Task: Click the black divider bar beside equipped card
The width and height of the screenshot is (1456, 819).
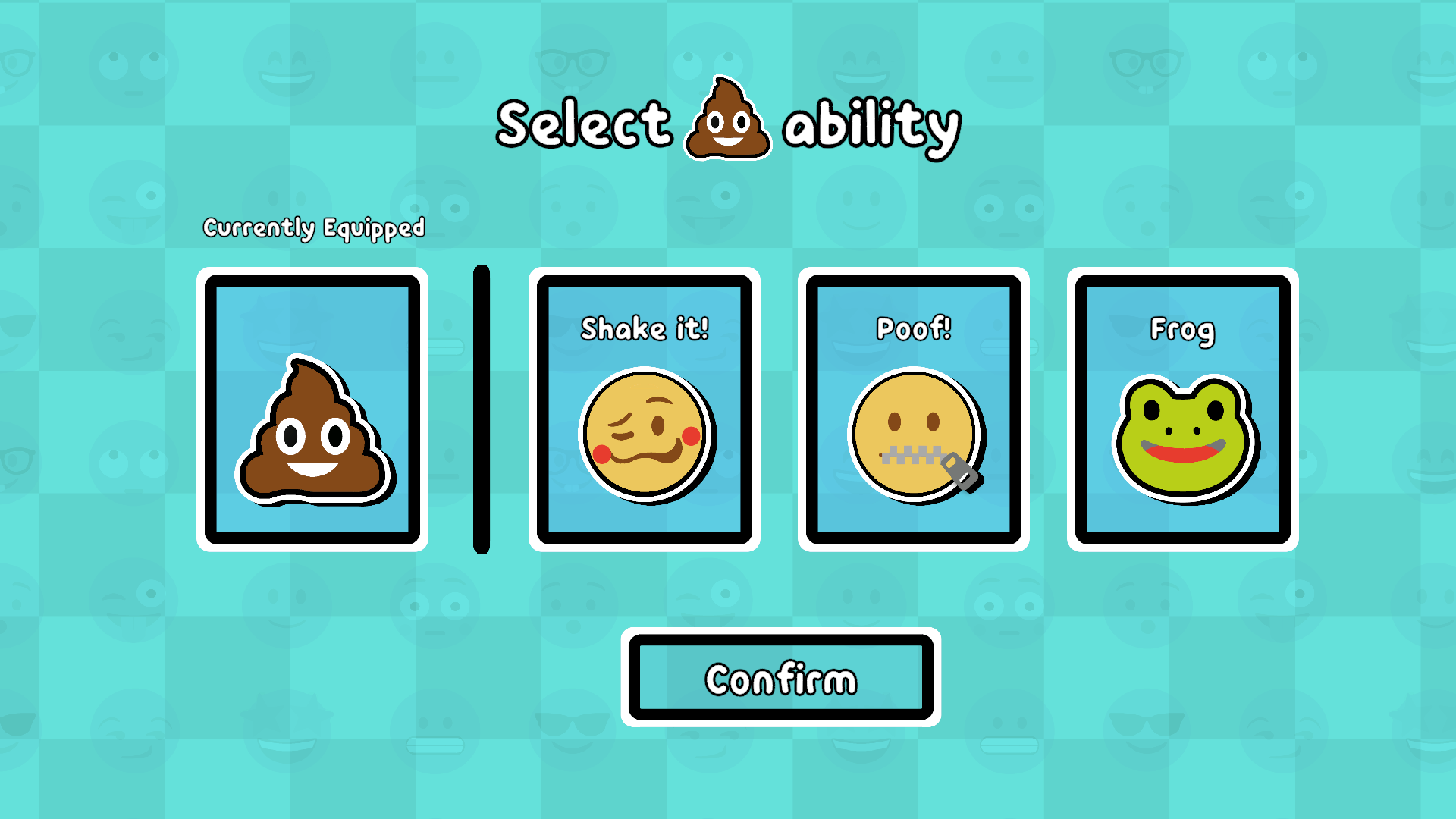Action: pyautogui.click(x=480, y=409)
